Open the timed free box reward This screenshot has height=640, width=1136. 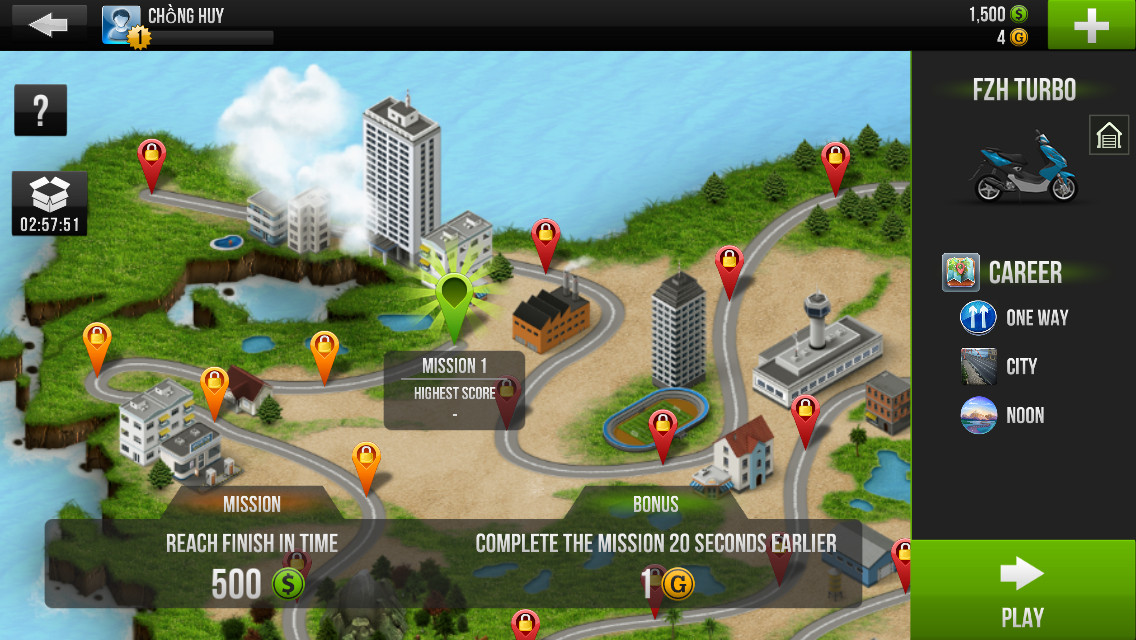click(50, 204)
